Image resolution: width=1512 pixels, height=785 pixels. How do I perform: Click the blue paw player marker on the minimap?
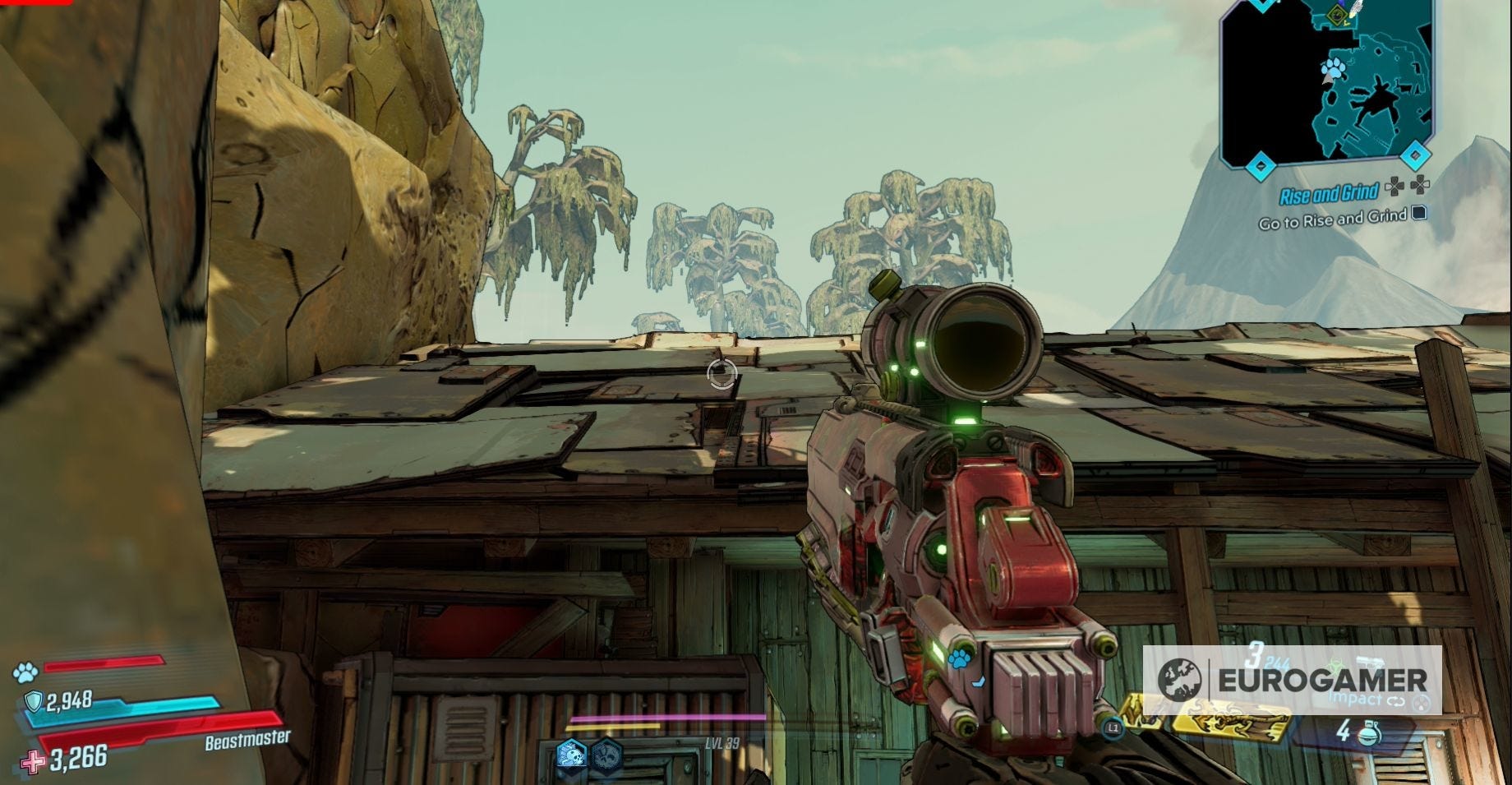point(1336,67)
